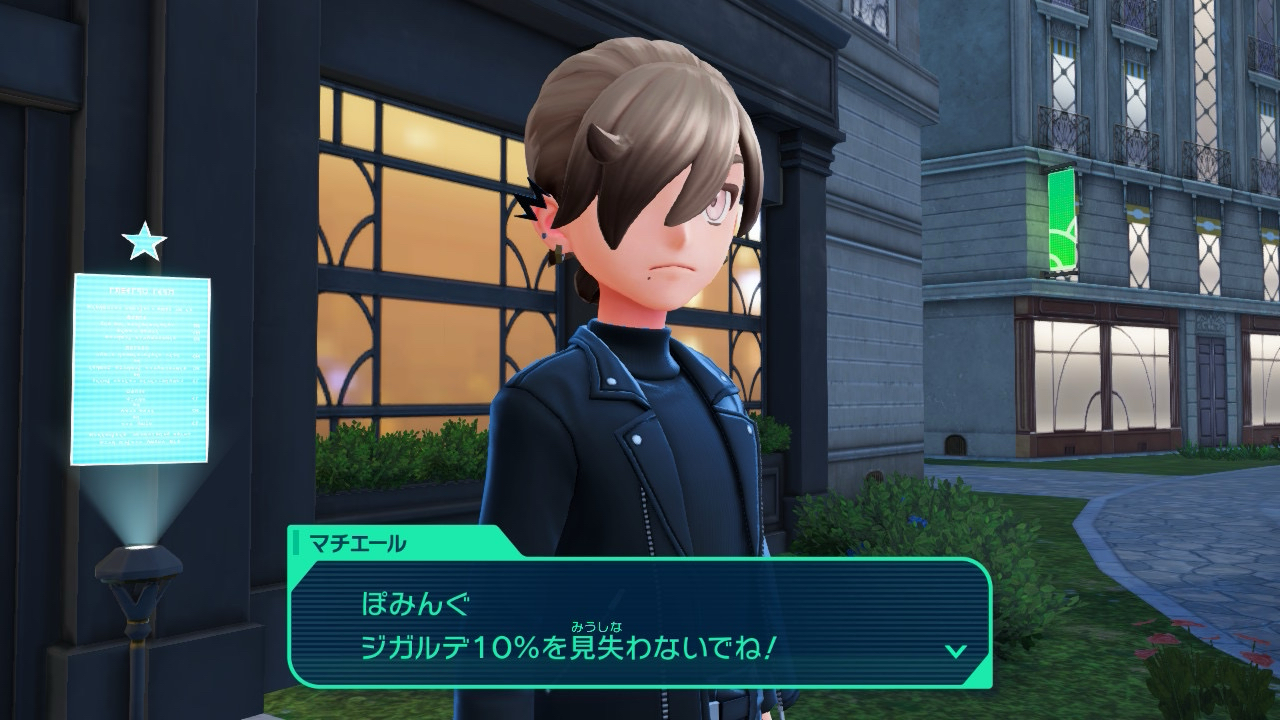Advance dialogue with the down arrow indicator
1280x720 pixels.
(955, 651)
